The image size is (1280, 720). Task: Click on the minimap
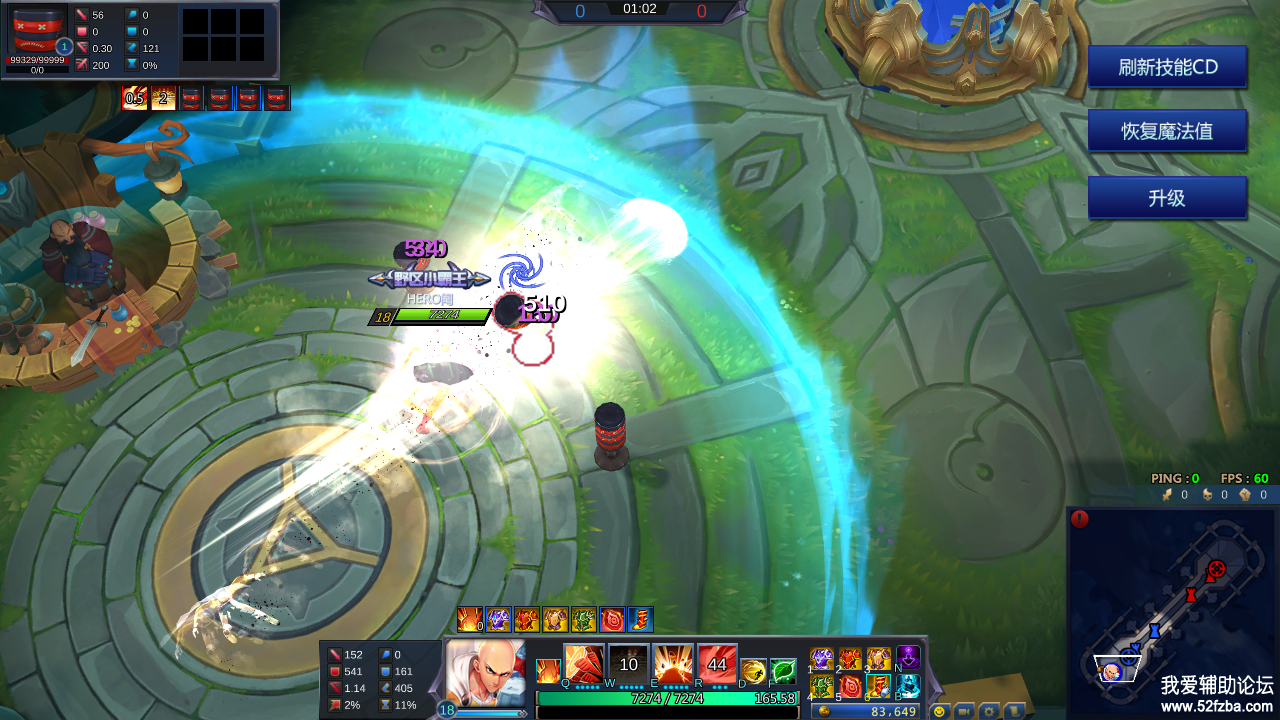(1171, 612)
